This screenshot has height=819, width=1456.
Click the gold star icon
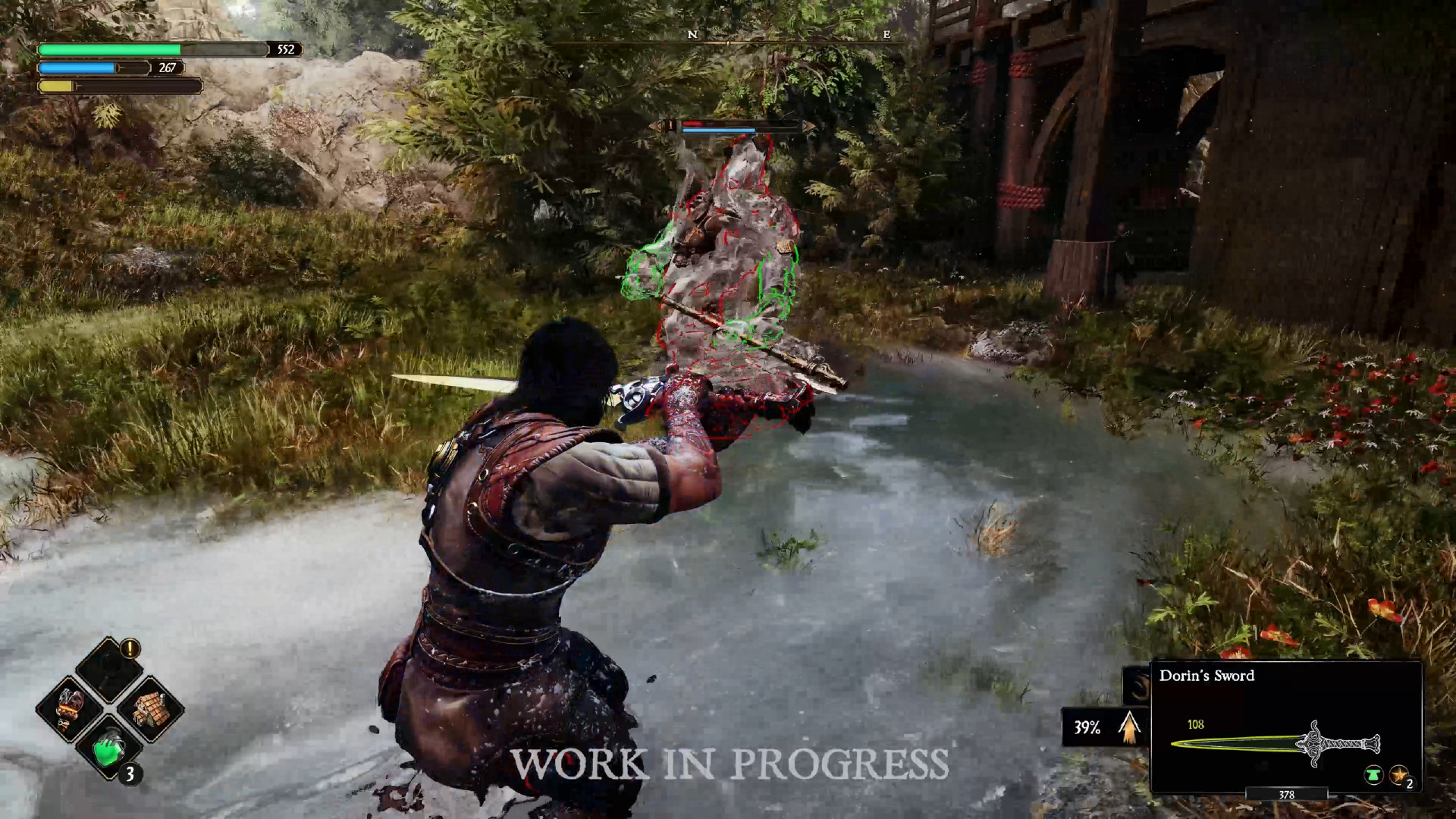(x=1398, y=775)
